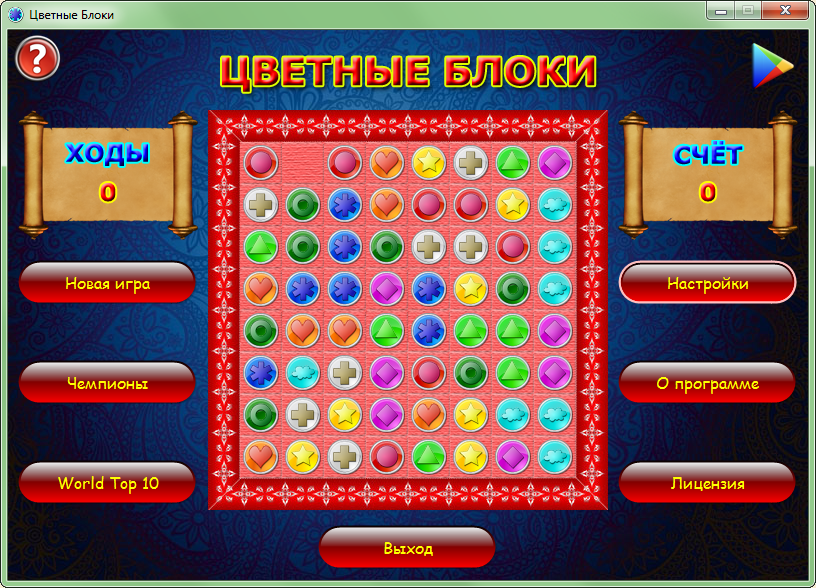
Task: Start a new game with Новая игра
Action: click(107, 283)
